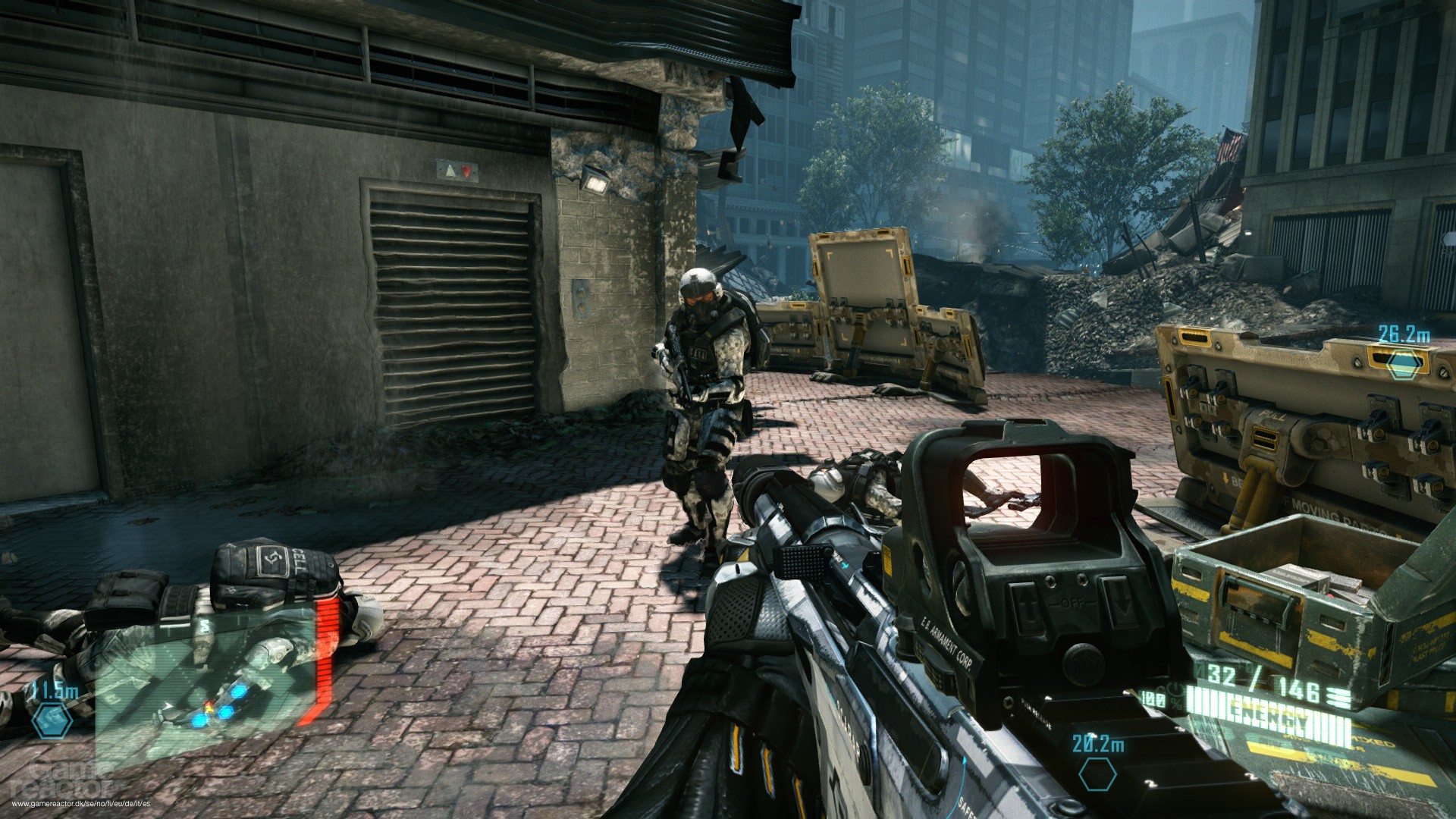Open the Gamereactor watermark logo

point(72,781)
